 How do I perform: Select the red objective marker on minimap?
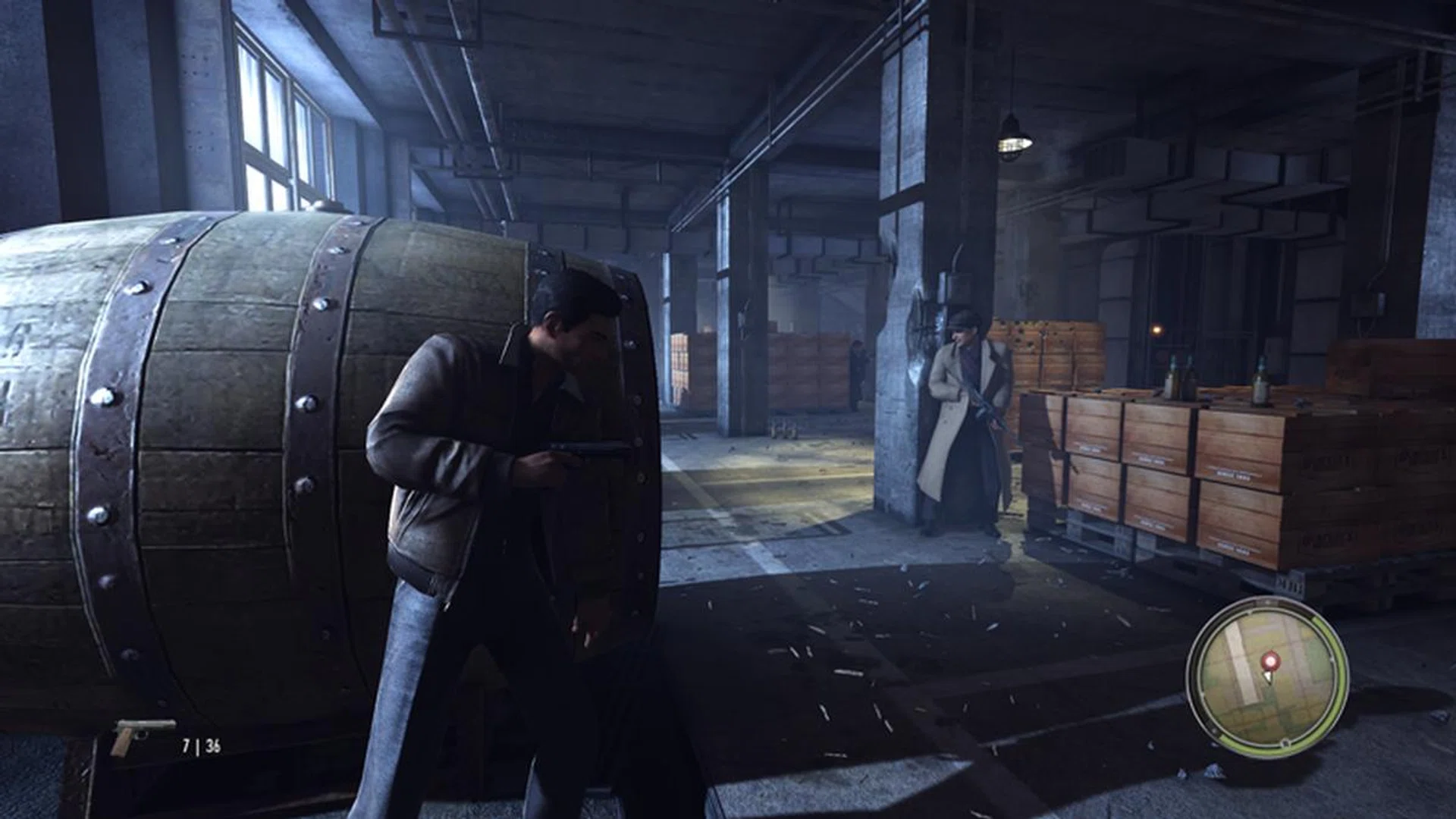(1268, 662)
